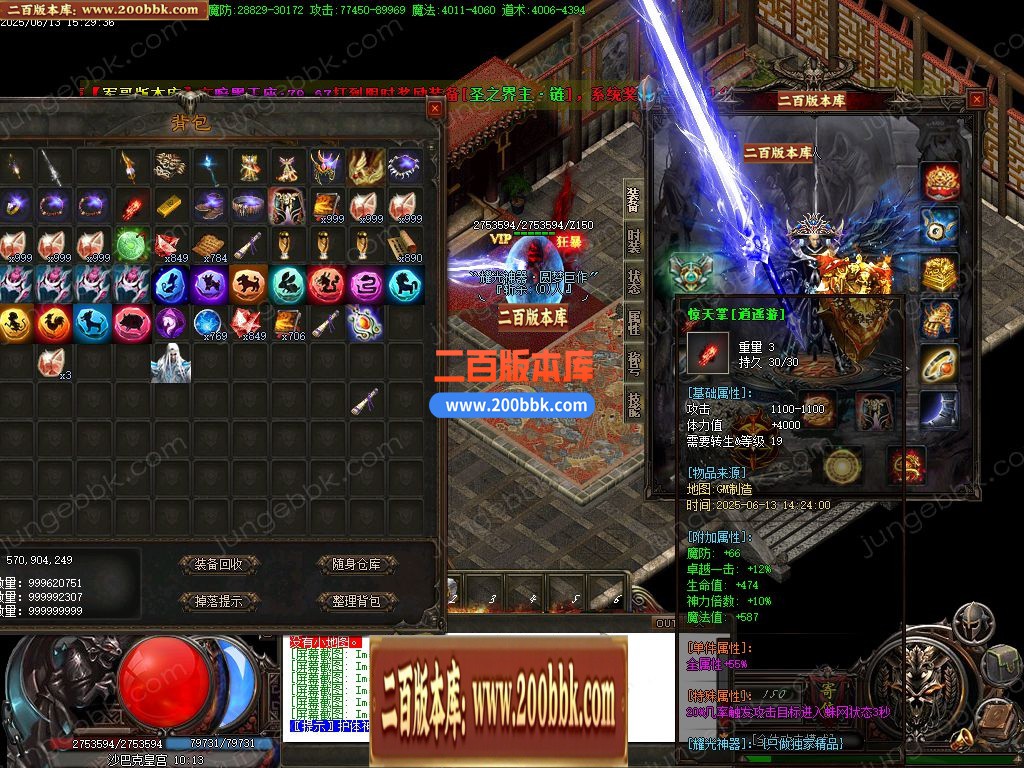Select the gold bar item in backpack
The image size is (1024, 768).
click(169, 206)
